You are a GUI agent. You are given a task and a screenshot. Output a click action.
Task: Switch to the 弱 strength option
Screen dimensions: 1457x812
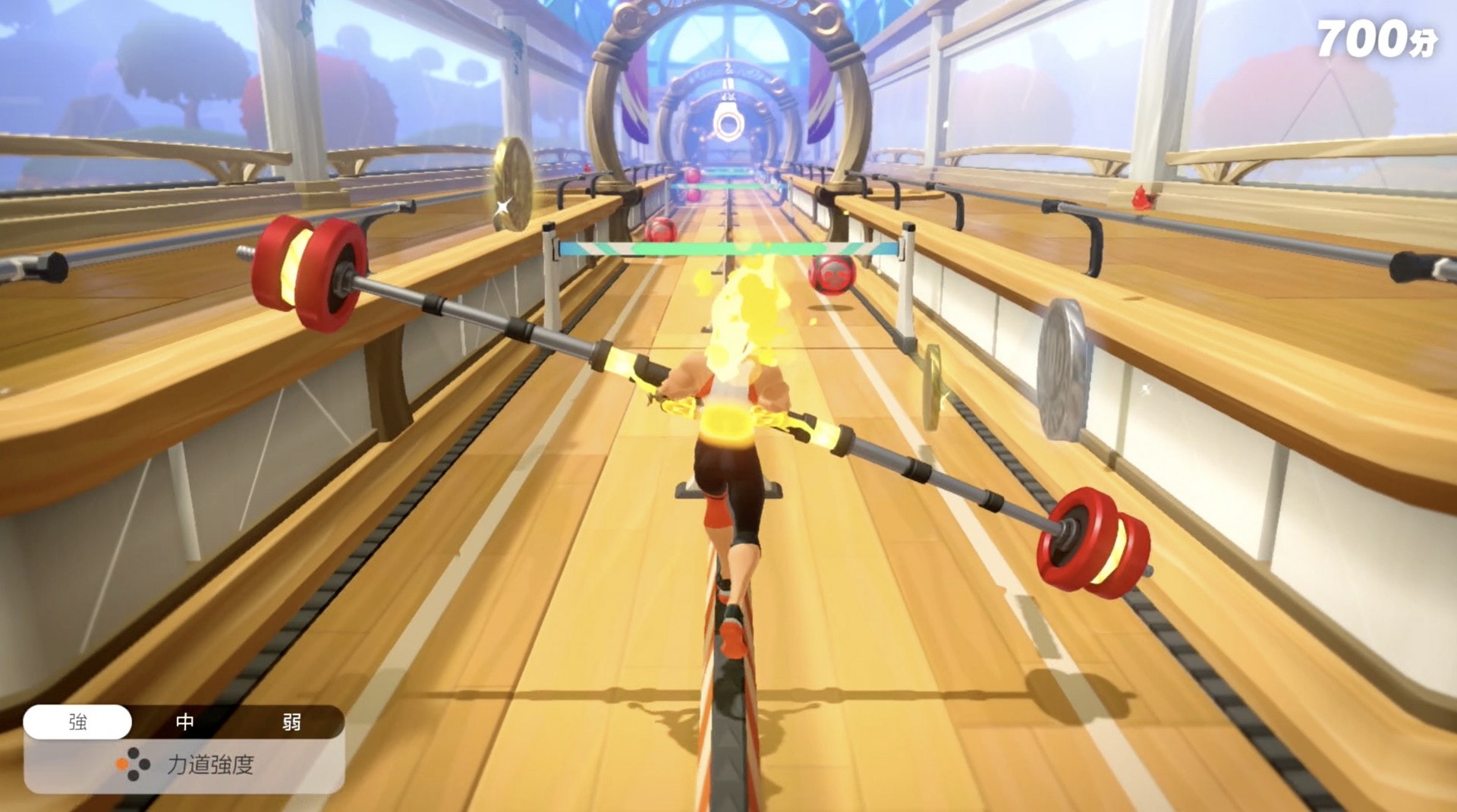click(x=291, y=722)
